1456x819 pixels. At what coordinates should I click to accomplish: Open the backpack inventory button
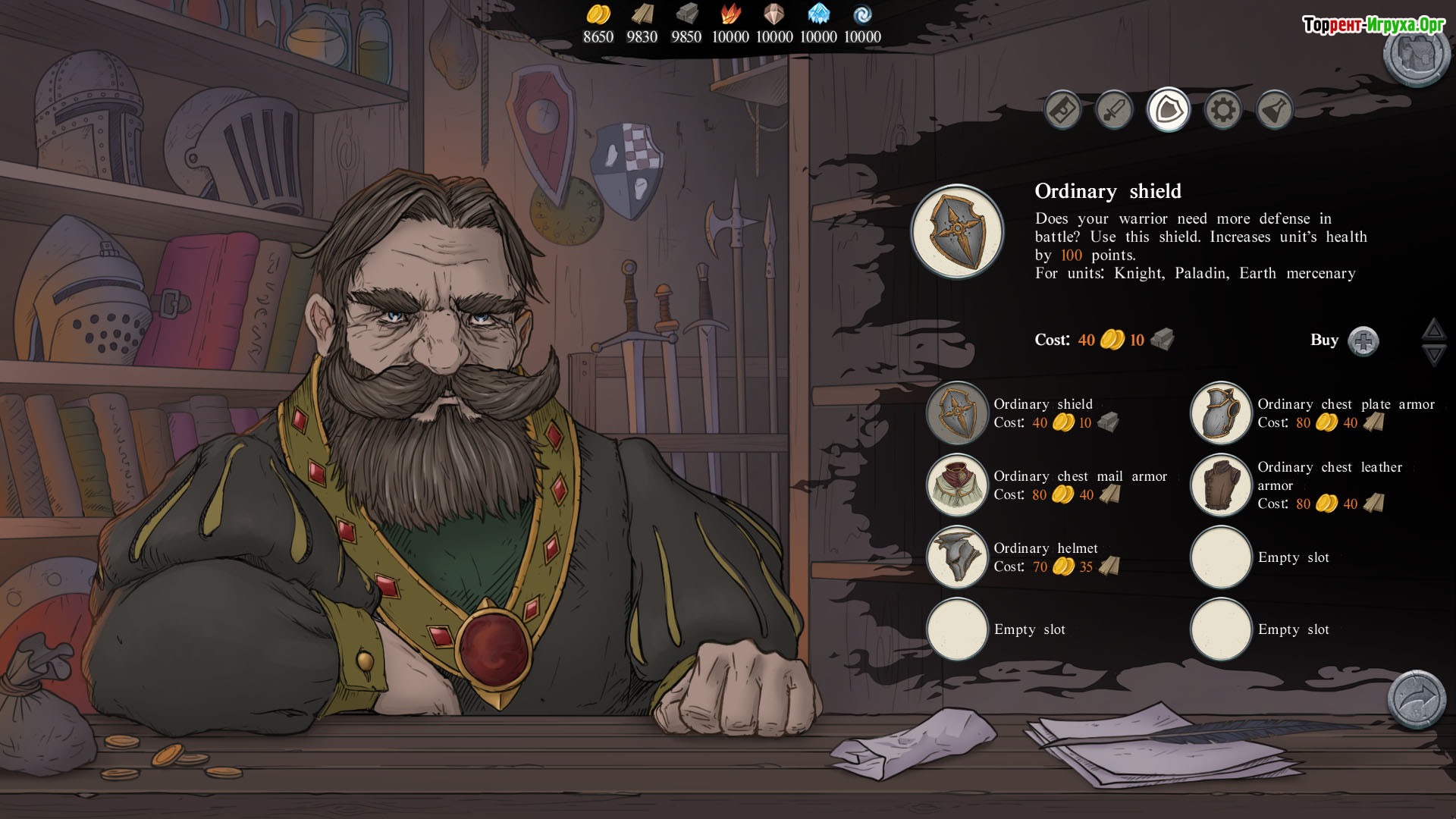click(x=1414, y=55)
